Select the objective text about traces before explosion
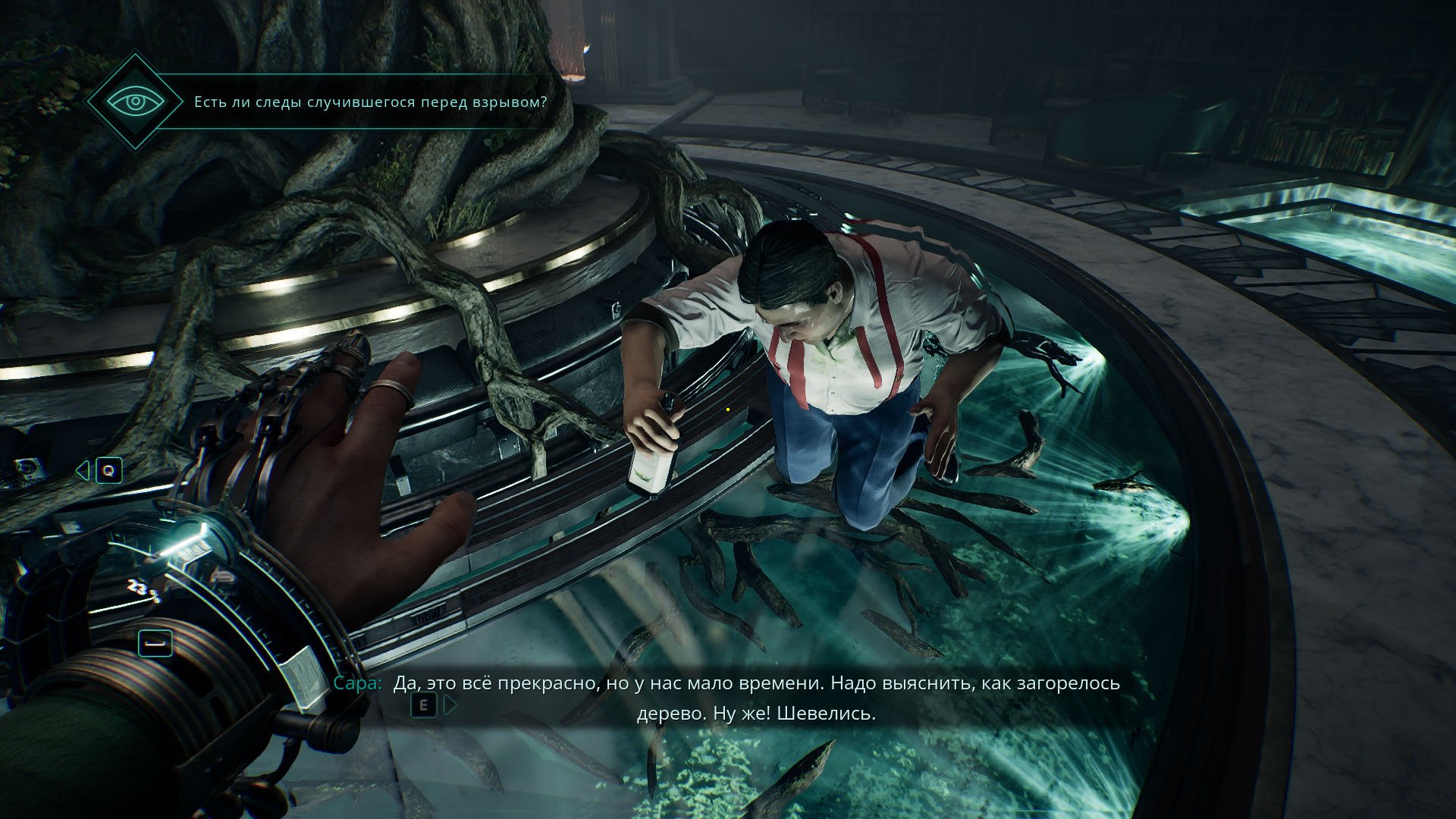1456x819 pixels. 370,102
